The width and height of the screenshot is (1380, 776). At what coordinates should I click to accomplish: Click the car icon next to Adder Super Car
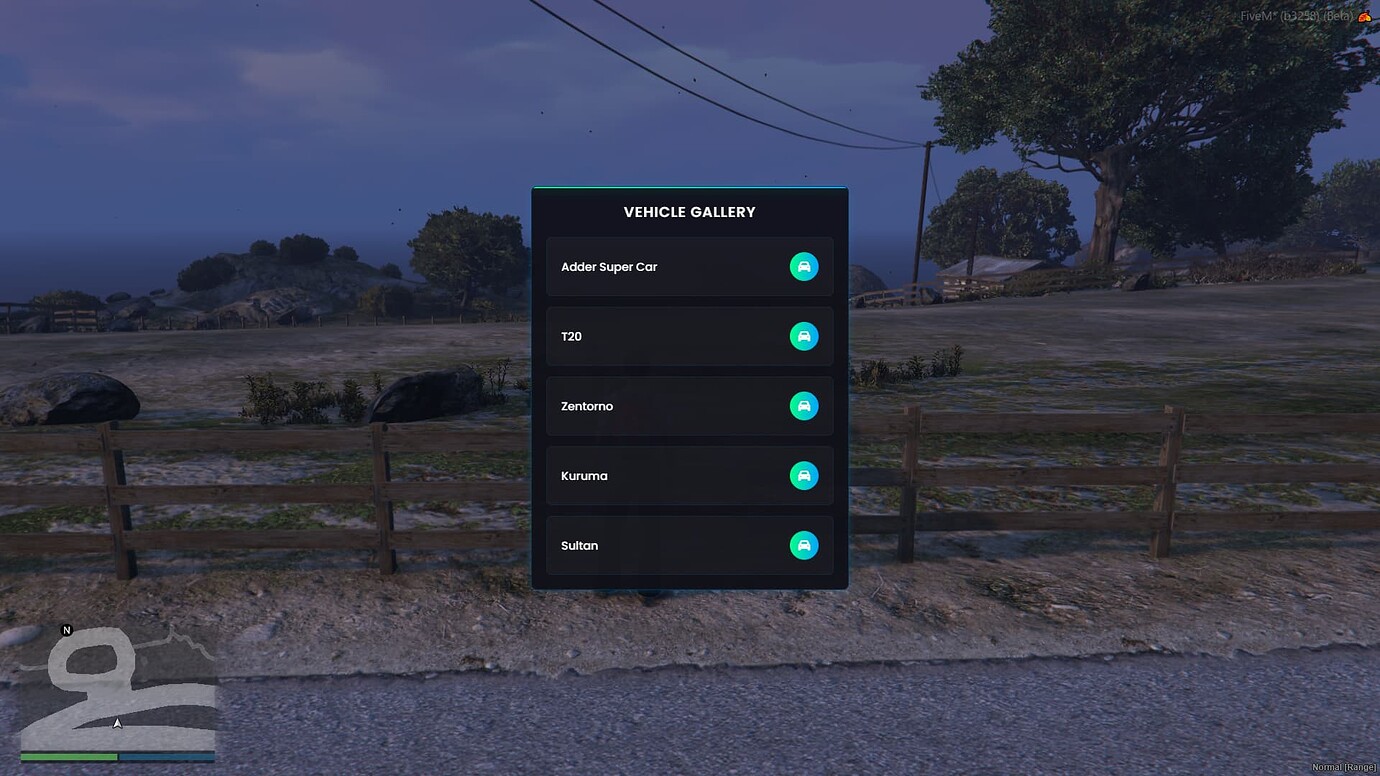804,266
